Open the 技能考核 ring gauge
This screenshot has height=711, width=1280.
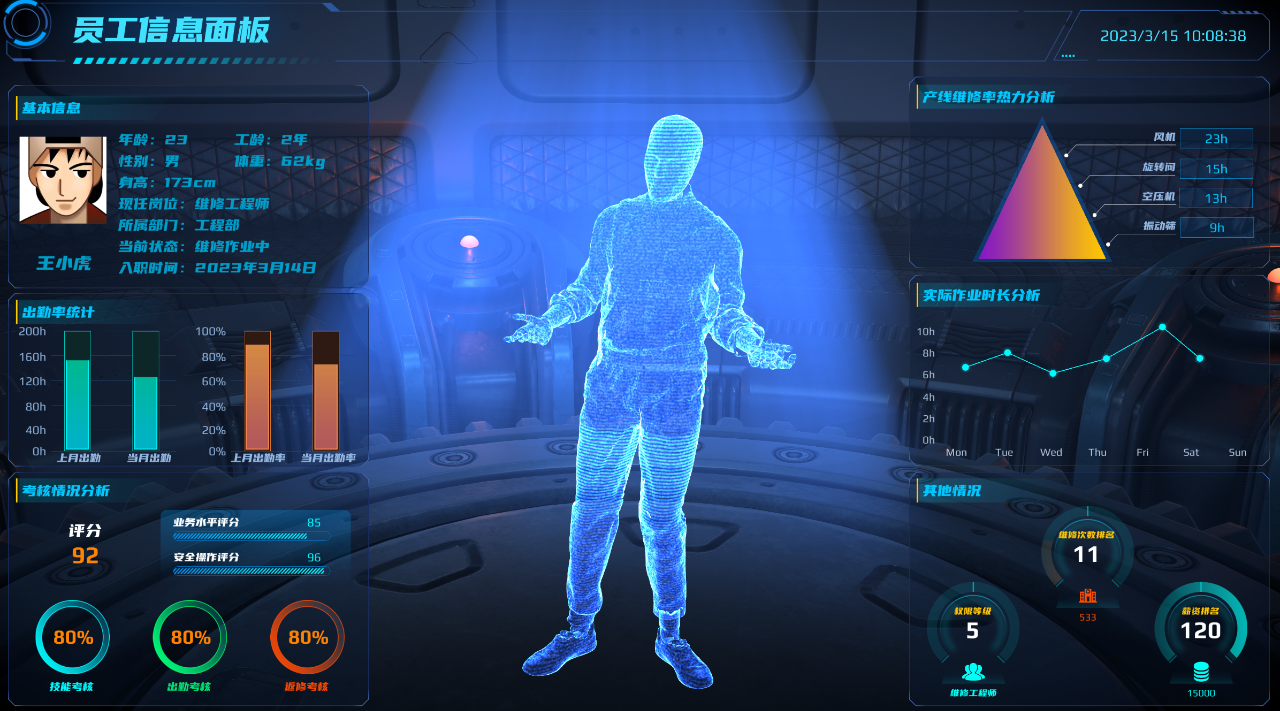click(x=73, y=637)
